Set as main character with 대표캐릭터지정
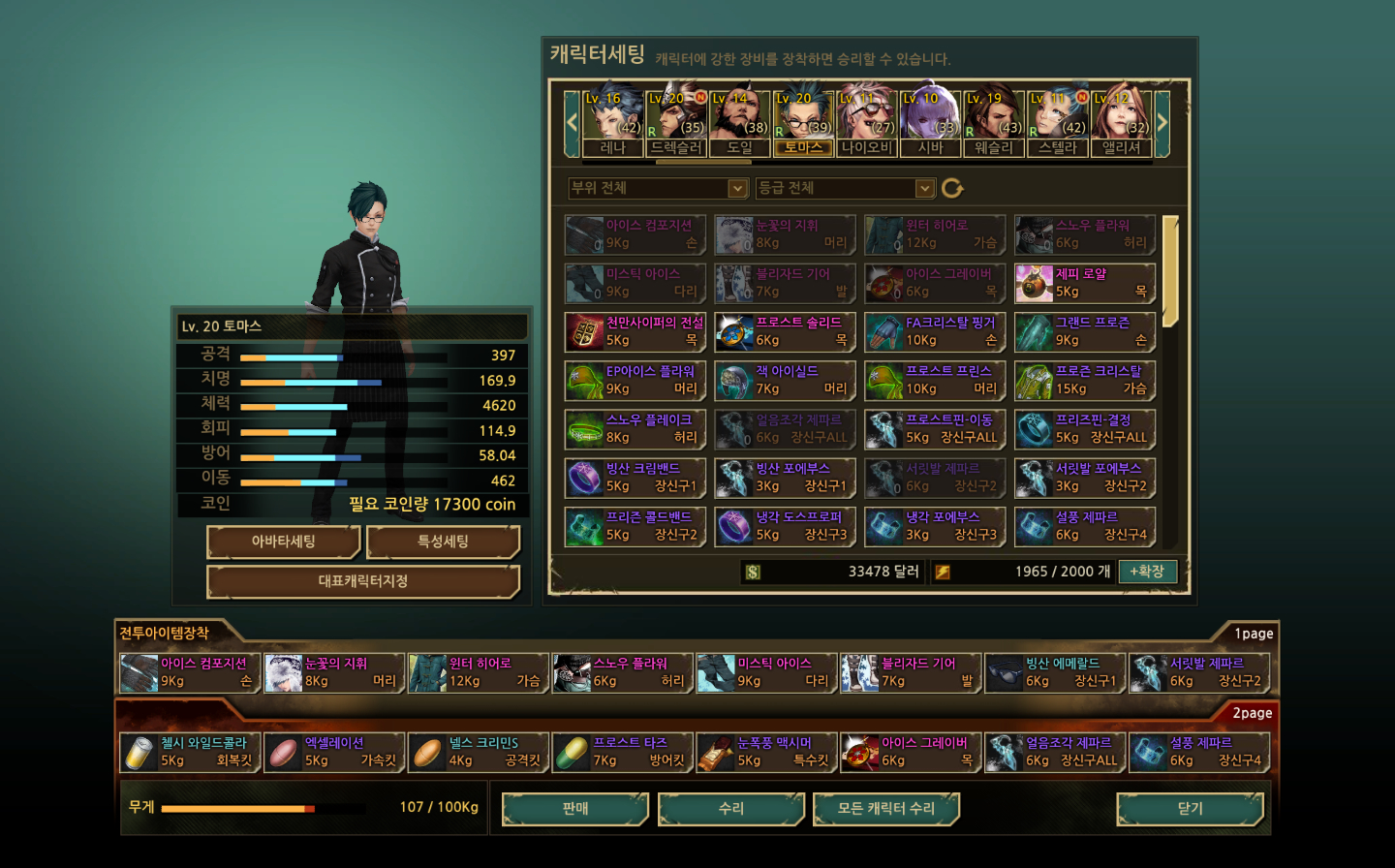This screenshot has width=1395, height=868. pos(363,581)
